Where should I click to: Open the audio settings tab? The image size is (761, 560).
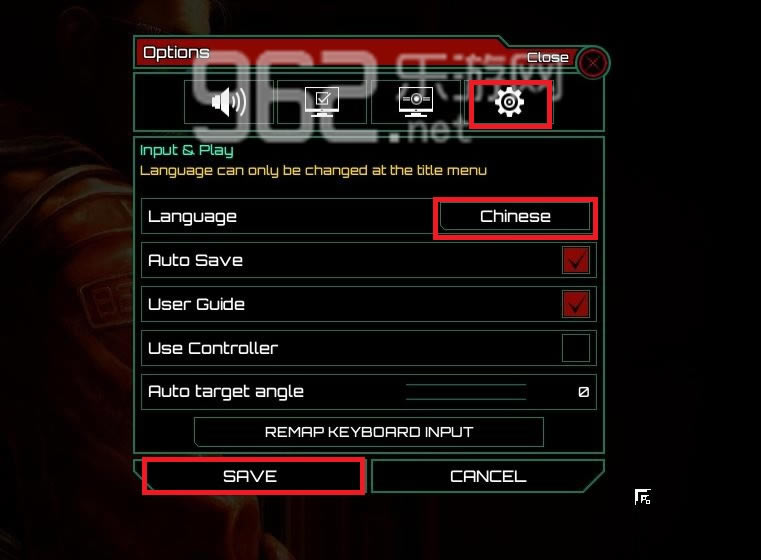228,102
